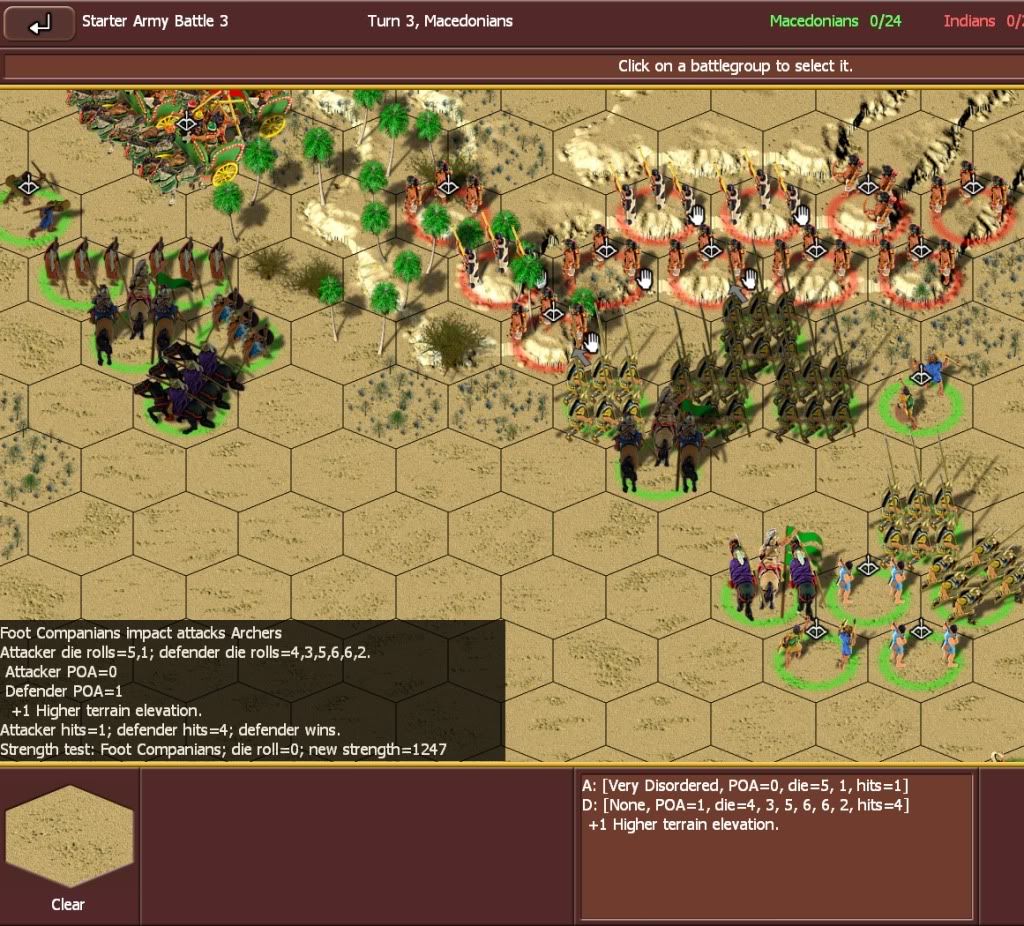Click the combat result details panel
Image resolution: width=1024 pixels, height=926 pixels.
(776, 845)
